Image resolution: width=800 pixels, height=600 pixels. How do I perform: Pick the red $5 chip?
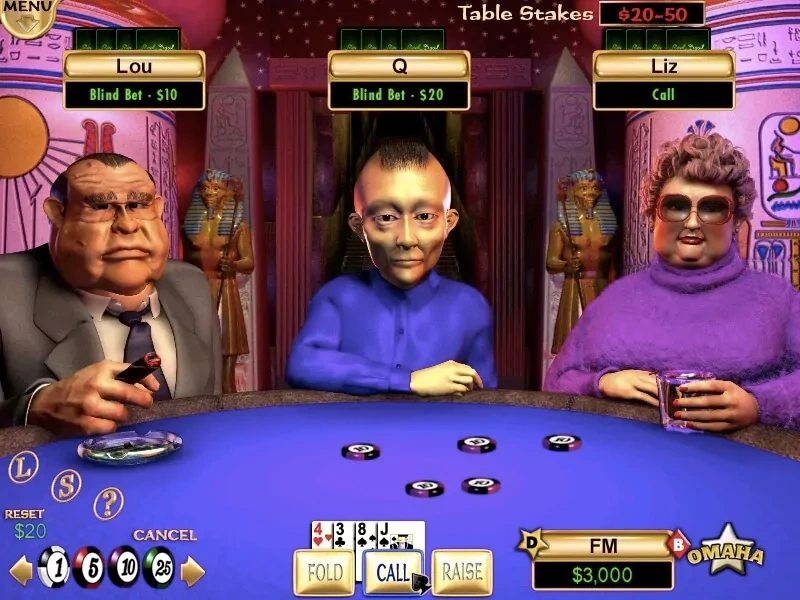pos(88,568)
